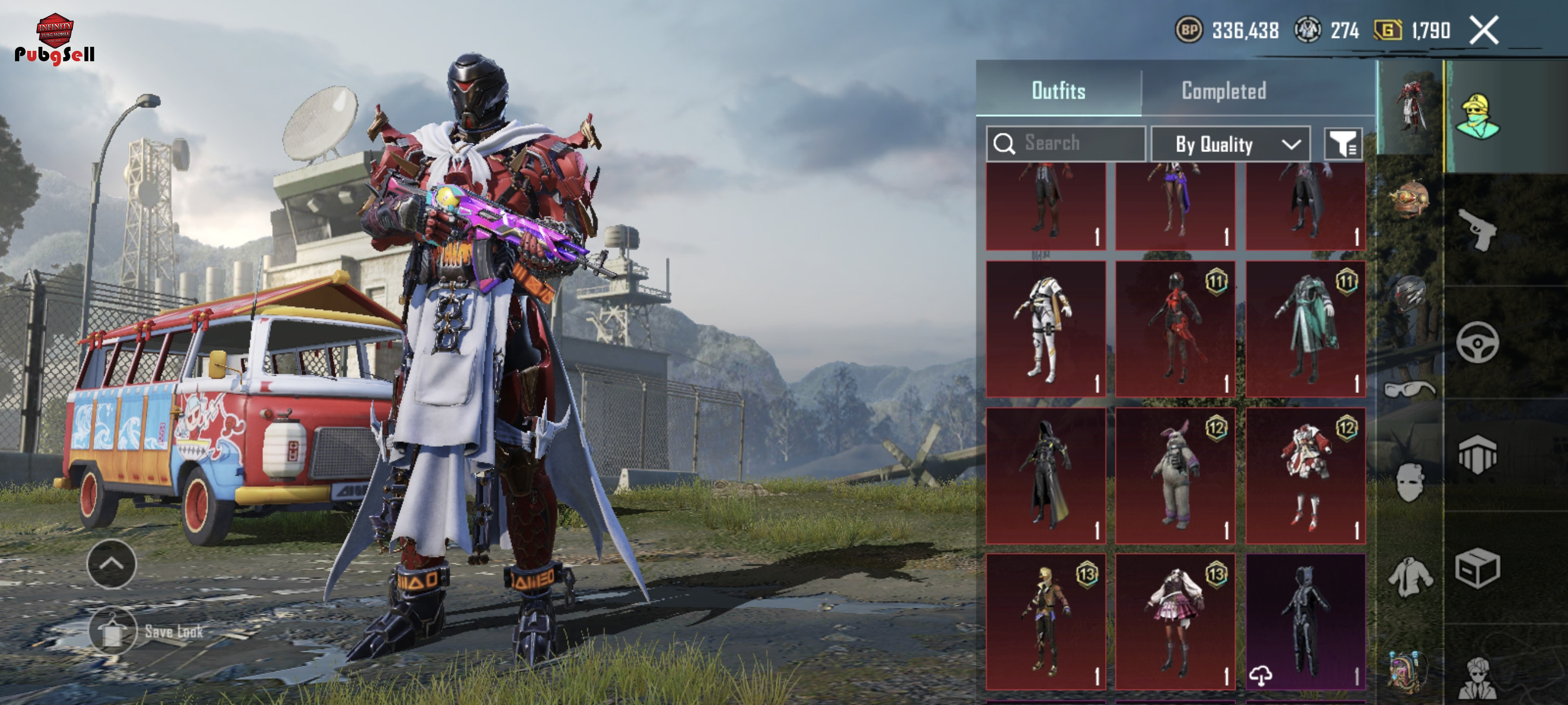Image resolution: width=1568 pixels, height=705 pixels.
Task: Choose the pink skirt bunny-ear outfit
Action: [x=1175, y=622]
